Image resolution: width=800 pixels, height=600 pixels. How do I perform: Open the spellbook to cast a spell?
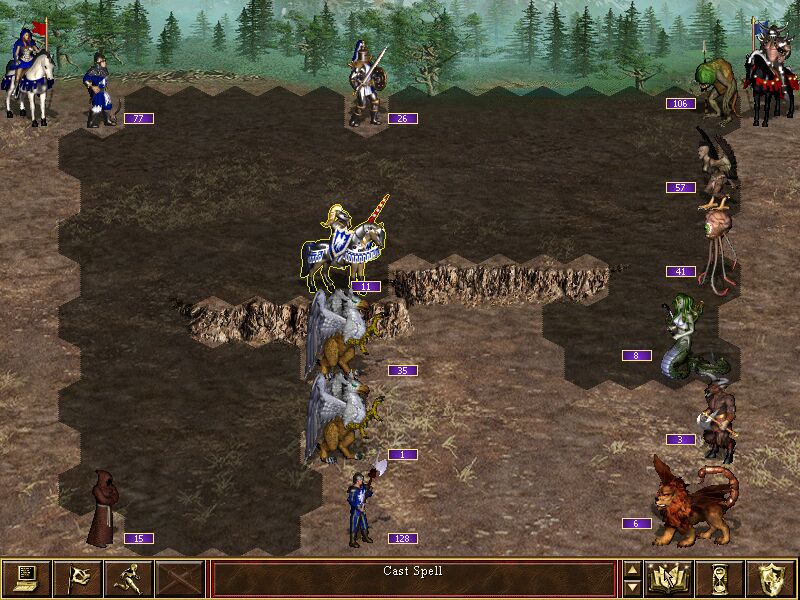(x=671, y=578)
